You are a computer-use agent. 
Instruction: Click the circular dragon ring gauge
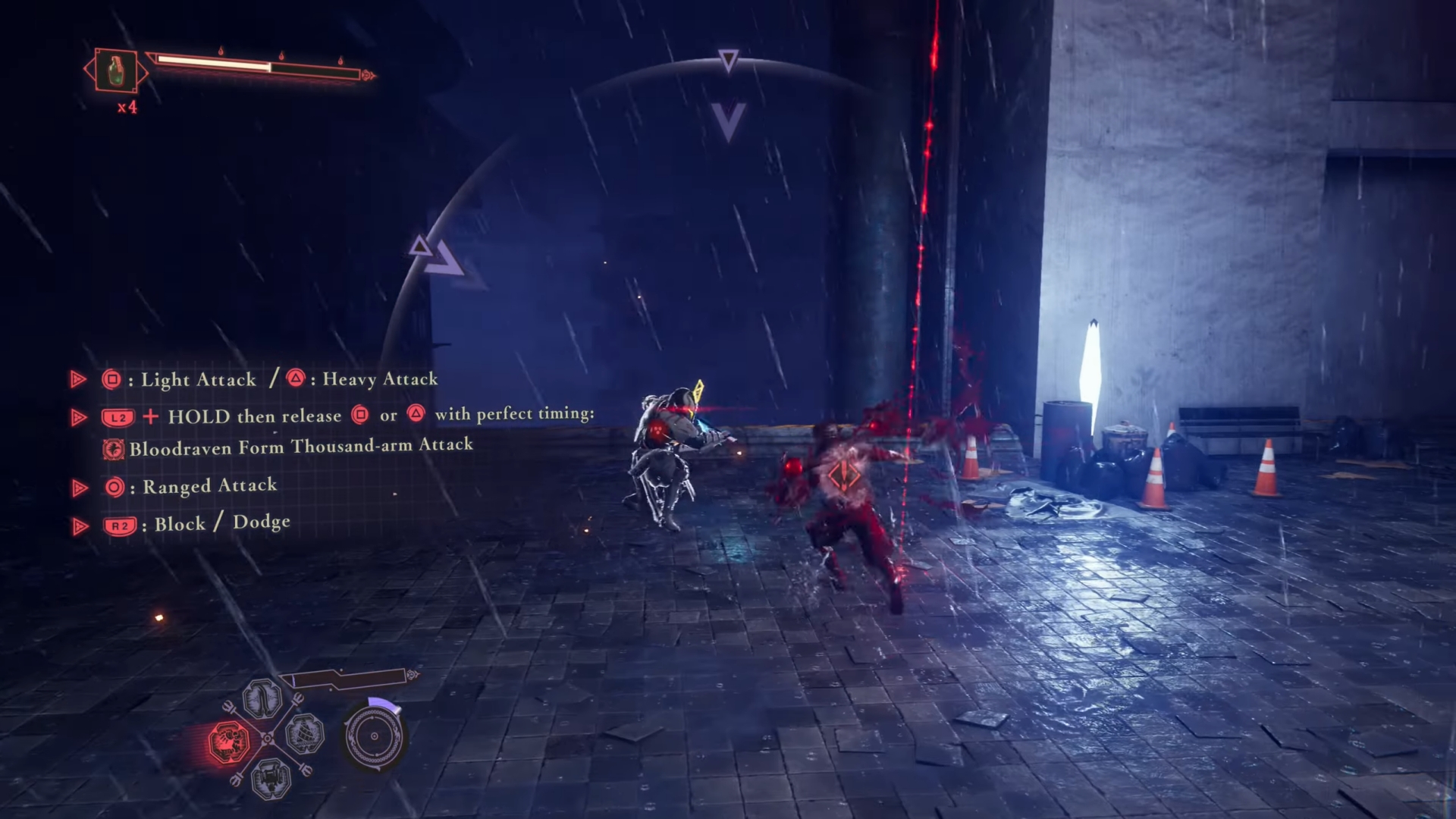374,736
